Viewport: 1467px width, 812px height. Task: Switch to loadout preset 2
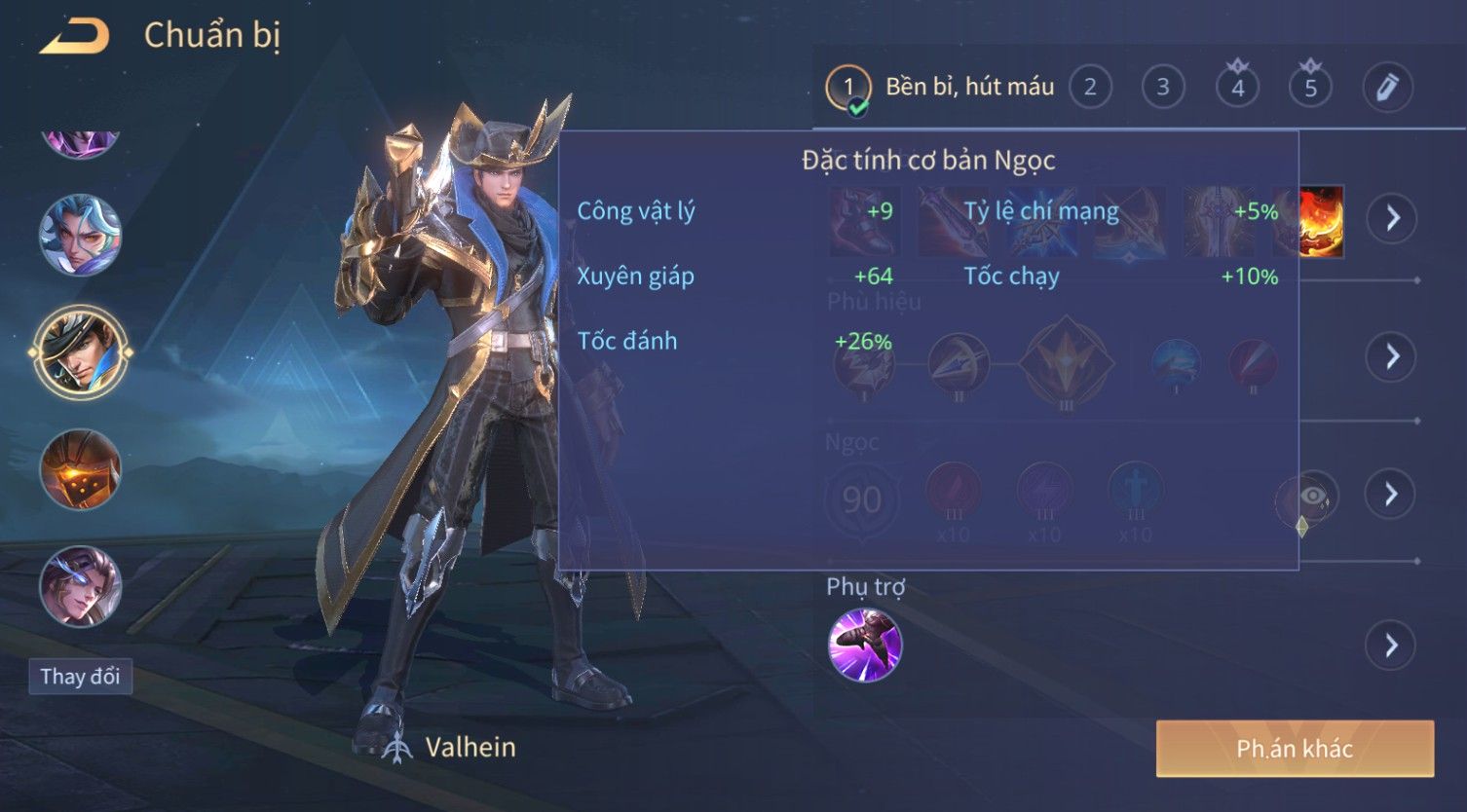1090,88
